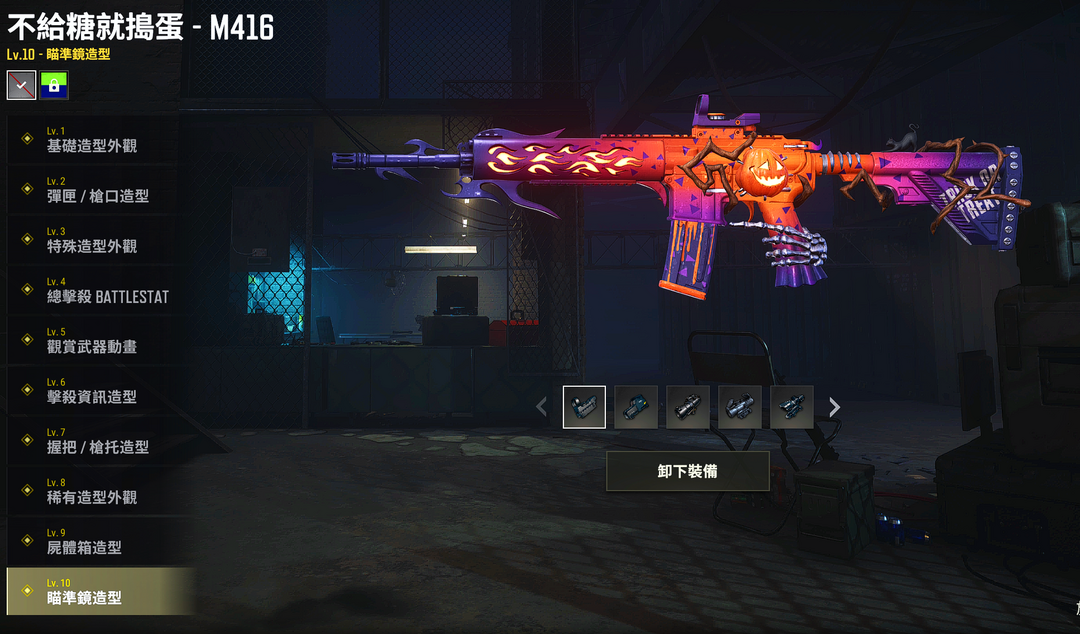Choose the last scope thumbnail in the row
The height and width of the screenshot is (634, 1080).
[x=792, y=407]
